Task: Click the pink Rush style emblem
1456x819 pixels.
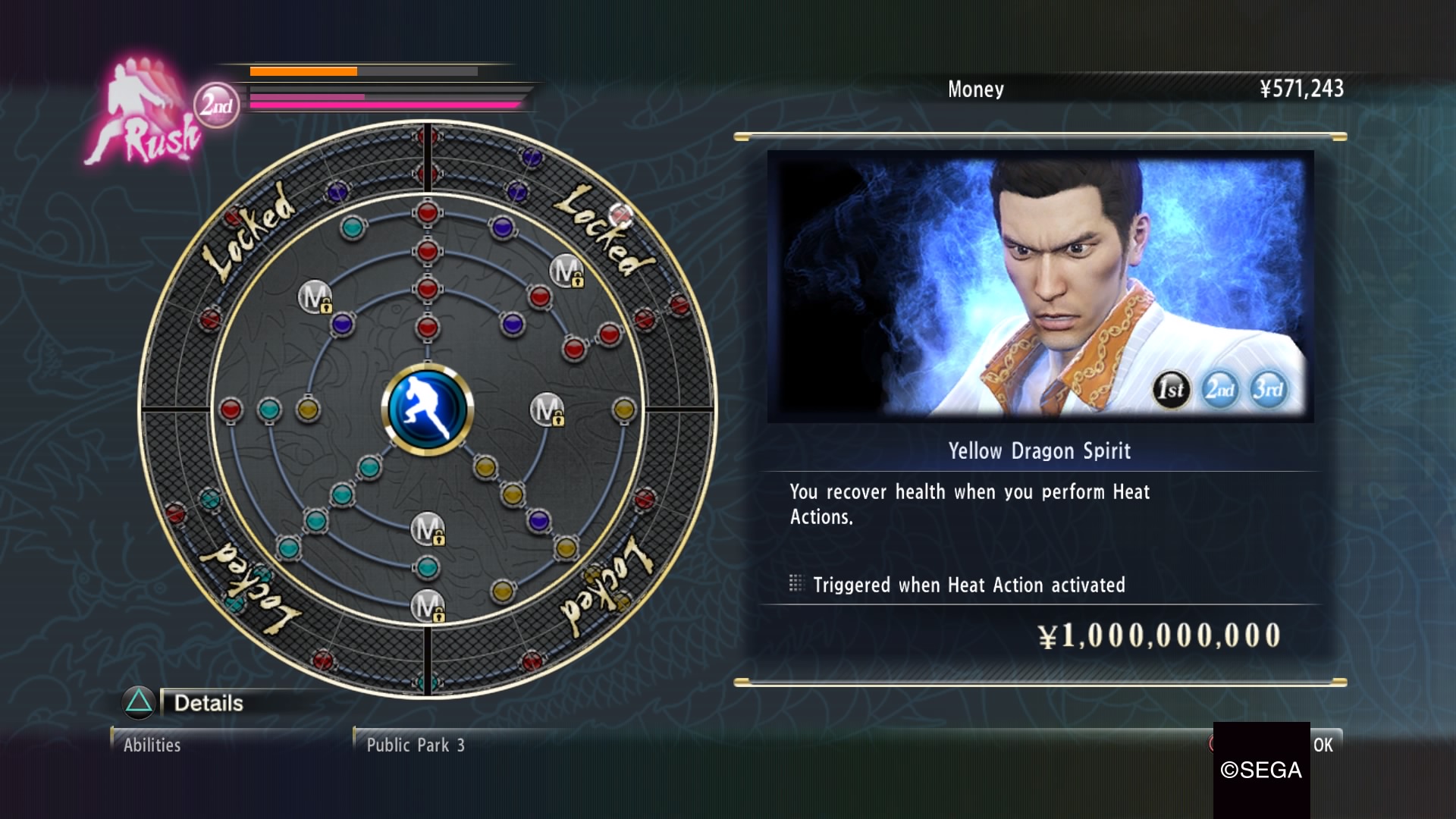Action: pyautogui.click(x=144, y=114)
